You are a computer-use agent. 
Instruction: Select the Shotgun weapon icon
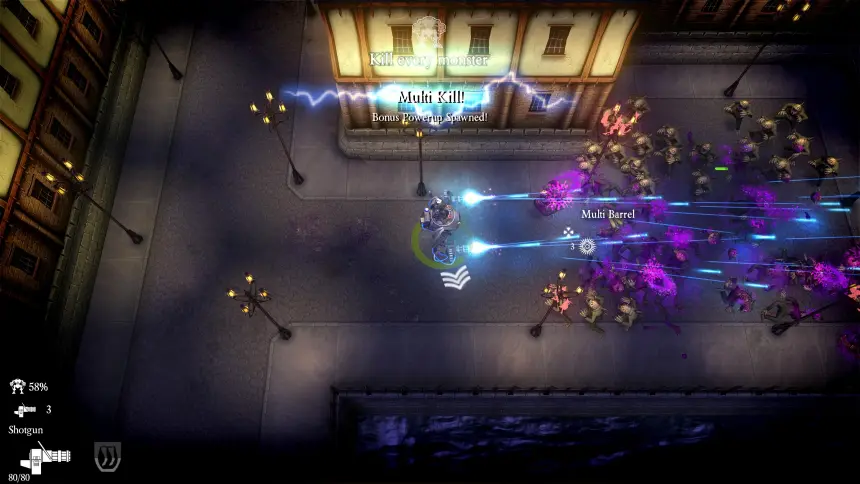coord(43,460)
